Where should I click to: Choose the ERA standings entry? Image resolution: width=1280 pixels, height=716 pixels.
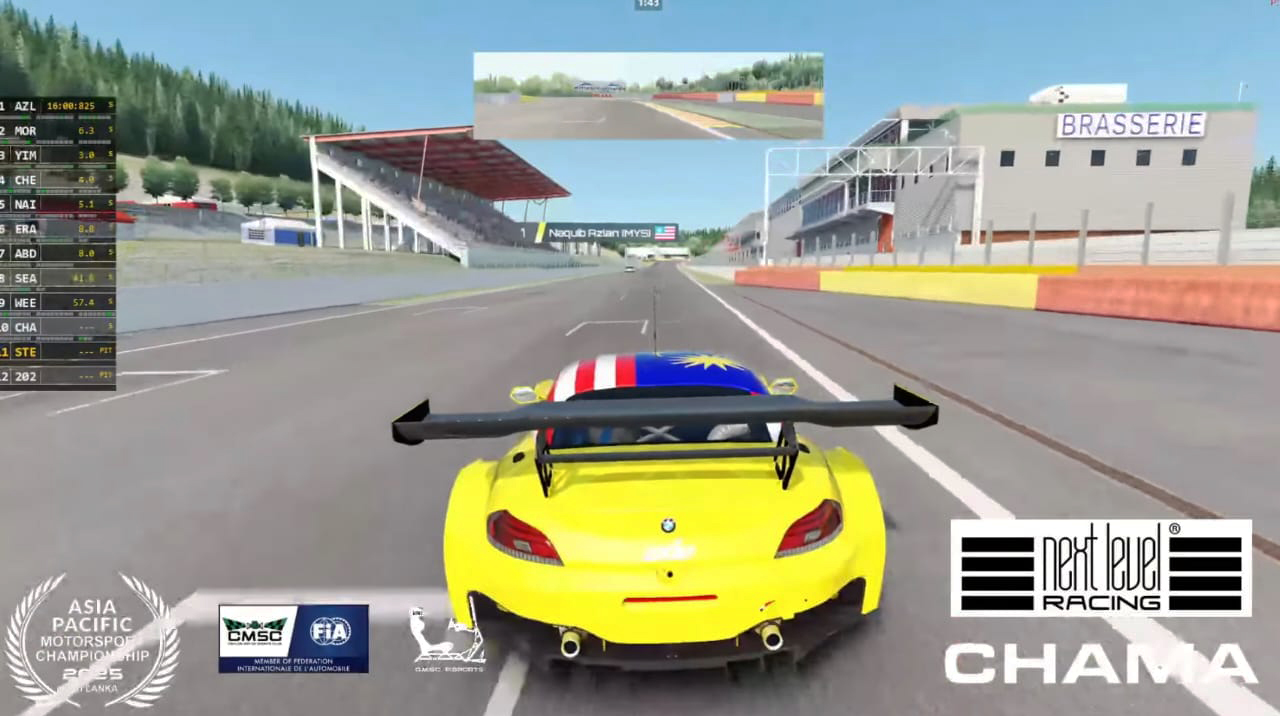(57, 229)
